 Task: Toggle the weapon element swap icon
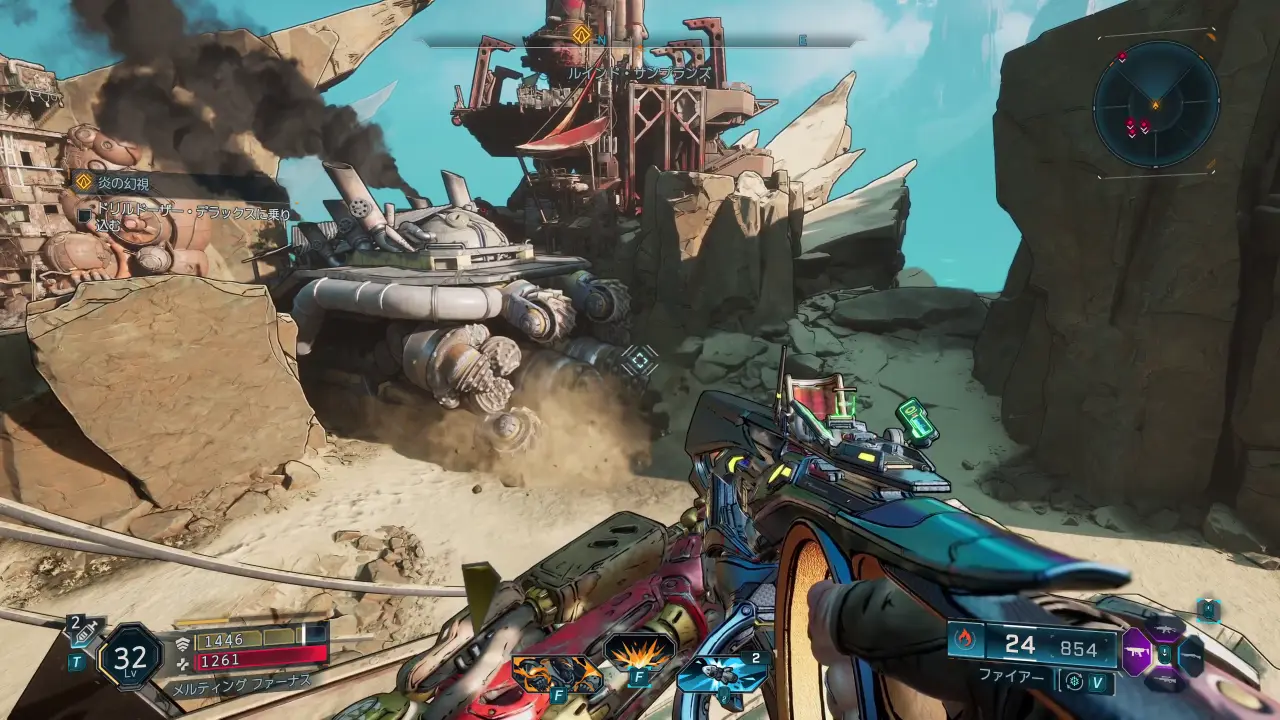(1074, 682)
